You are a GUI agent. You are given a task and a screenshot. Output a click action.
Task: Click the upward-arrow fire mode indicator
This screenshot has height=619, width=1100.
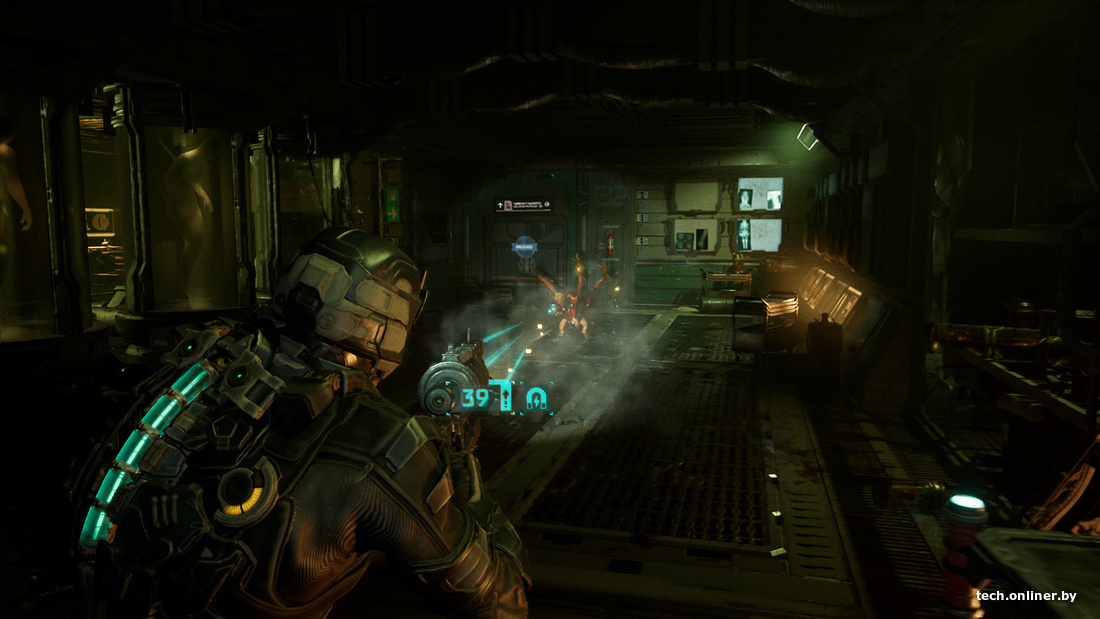click(x=507, y=398)
